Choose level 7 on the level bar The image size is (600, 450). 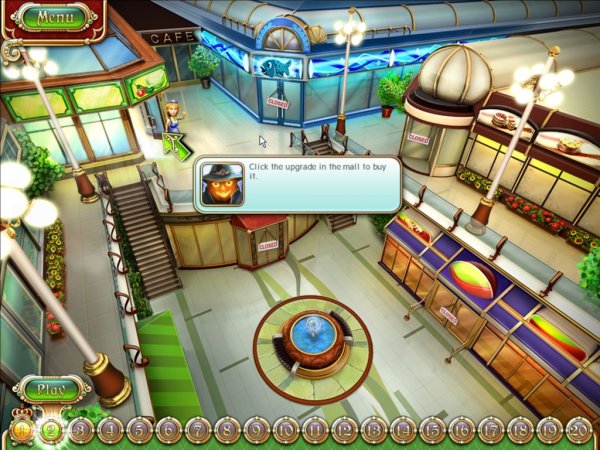pos(198,430)
